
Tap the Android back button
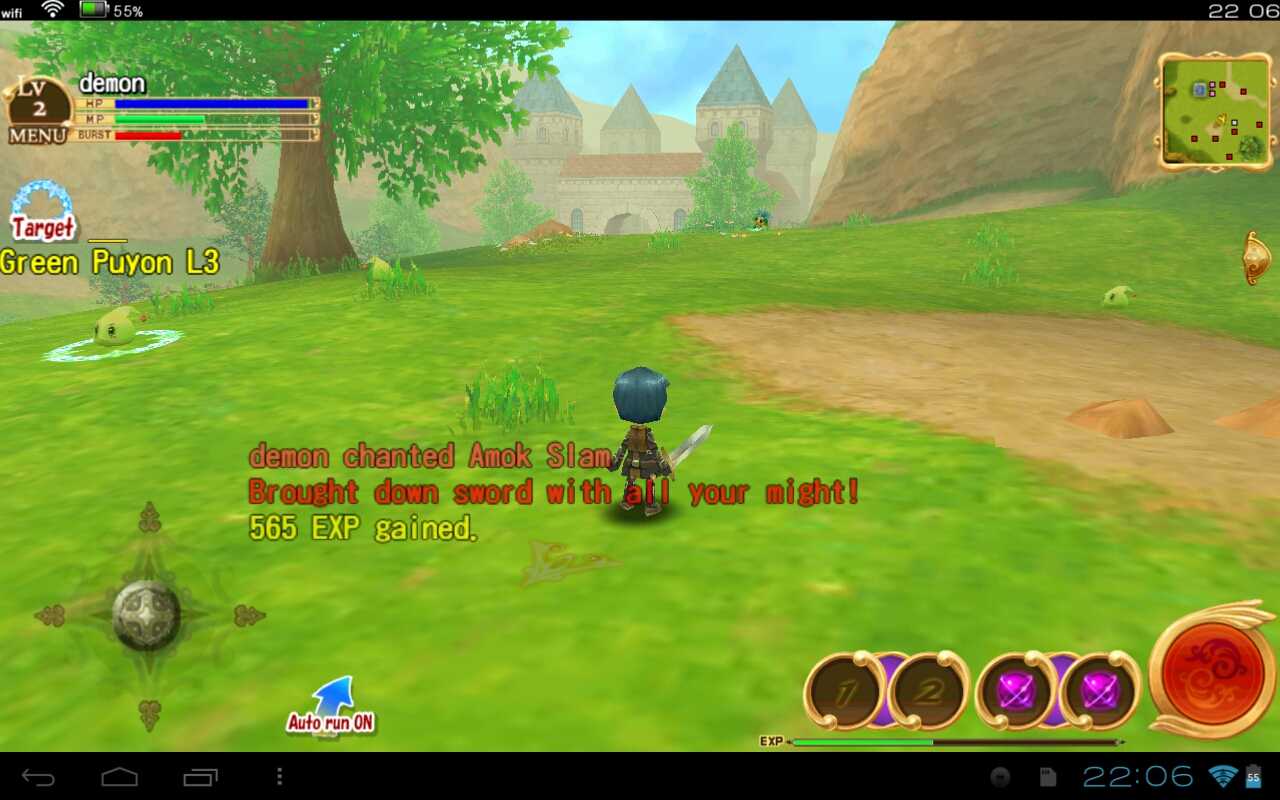(x=39, y=777)
